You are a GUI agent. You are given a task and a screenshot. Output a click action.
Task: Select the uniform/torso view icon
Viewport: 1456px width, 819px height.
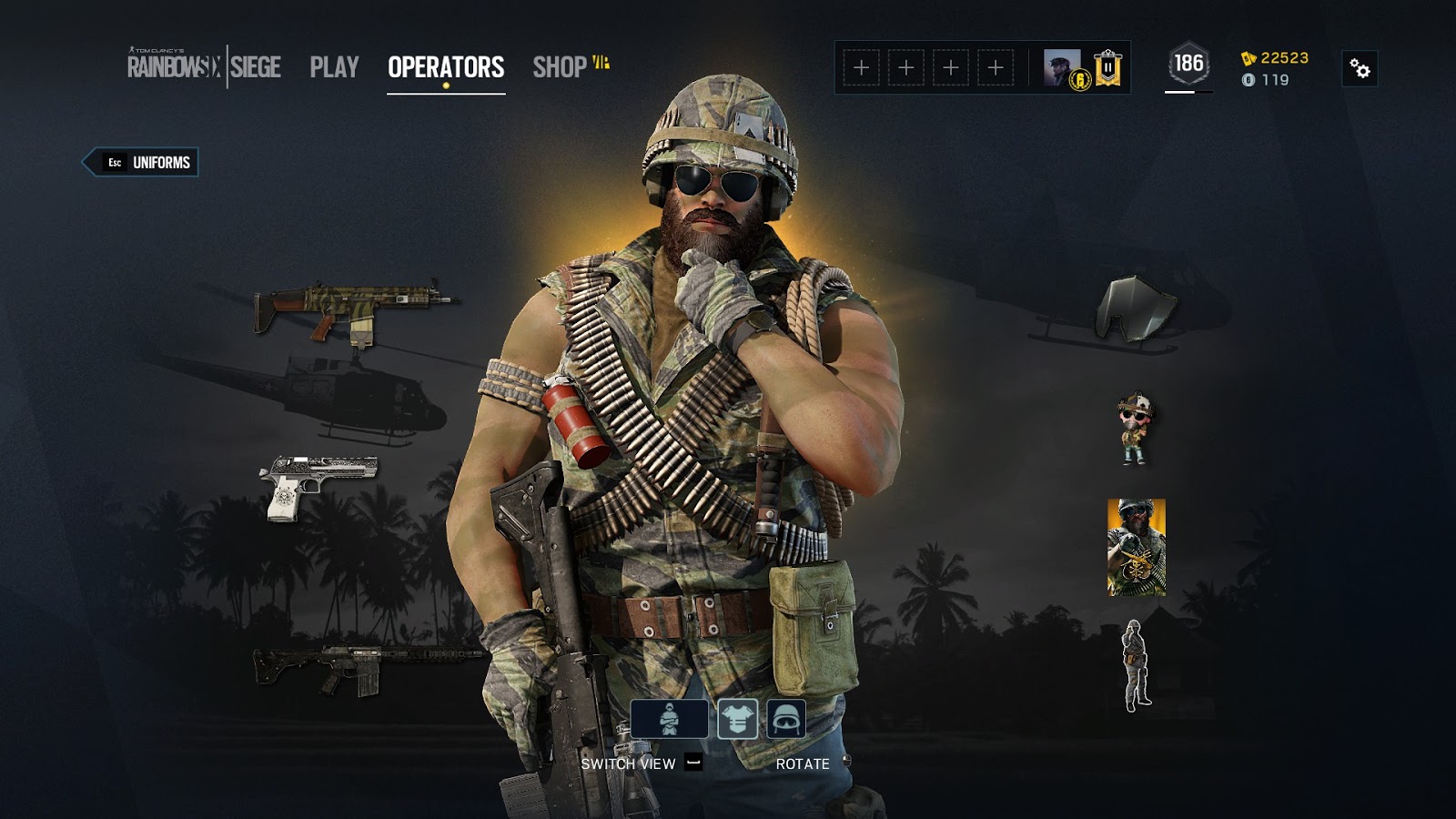tap(738, 720)
